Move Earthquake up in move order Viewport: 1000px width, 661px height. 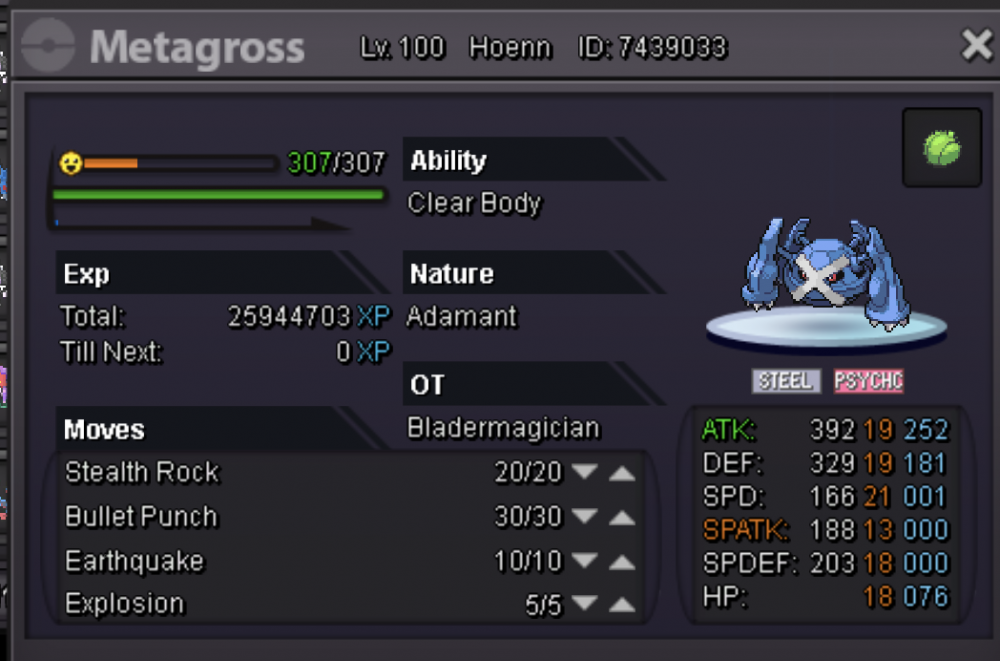[x=622, y=561]
